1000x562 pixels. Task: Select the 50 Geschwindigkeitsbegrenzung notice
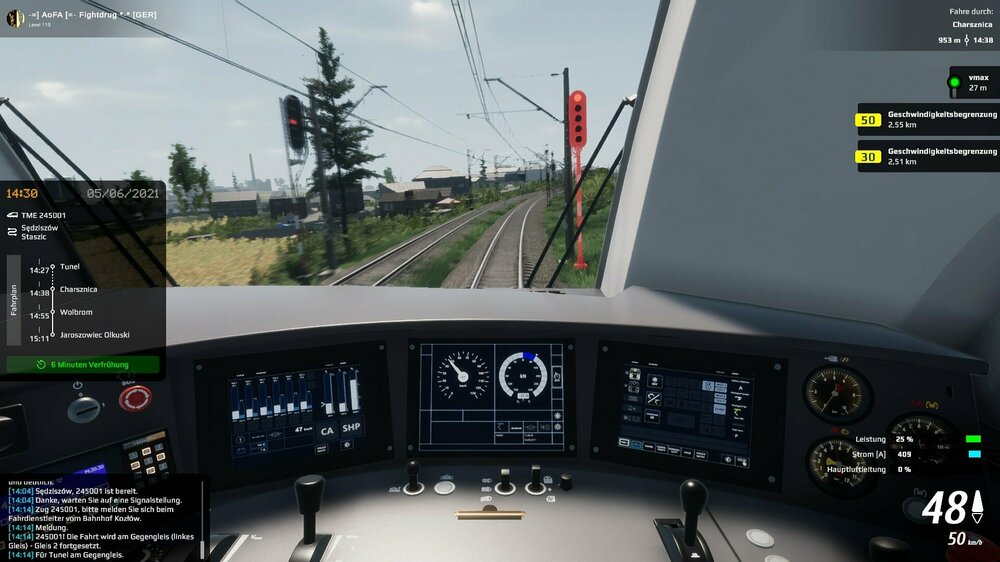(926, 120)
